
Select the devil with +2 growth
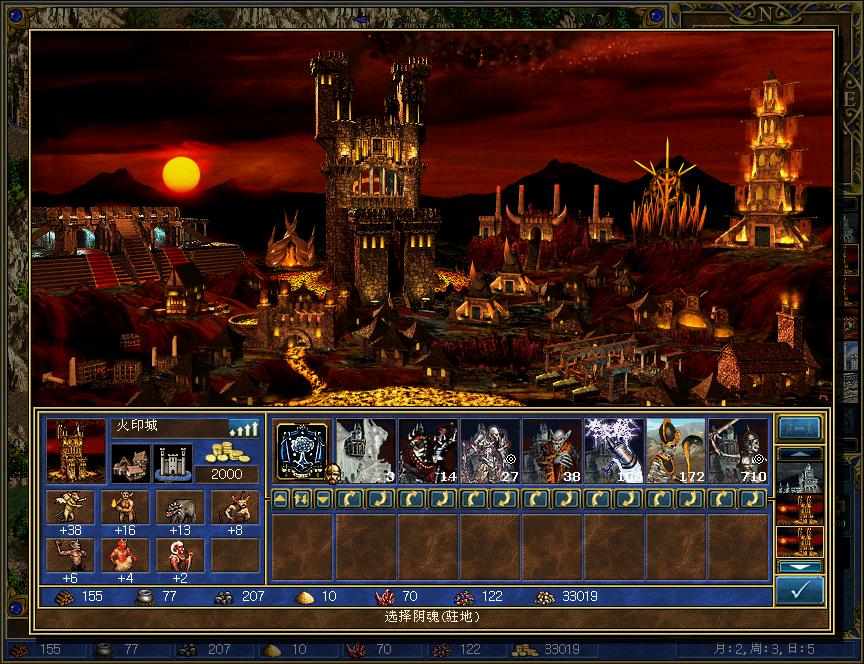click(180, 556)
